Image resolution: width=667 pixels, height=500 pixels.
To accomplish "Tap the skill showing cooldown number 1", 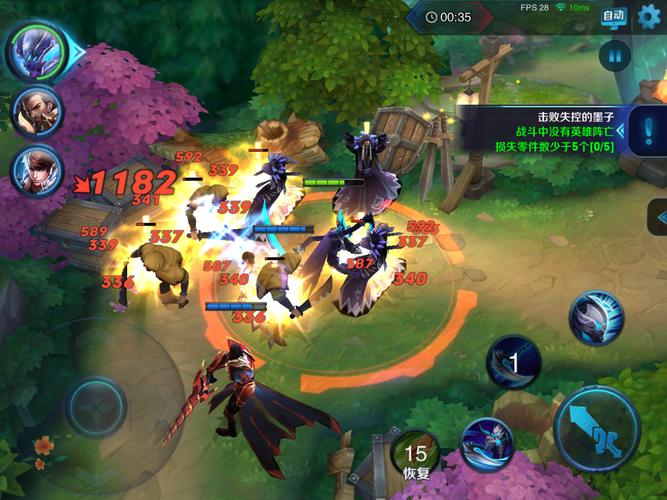I will coord(514,362).
